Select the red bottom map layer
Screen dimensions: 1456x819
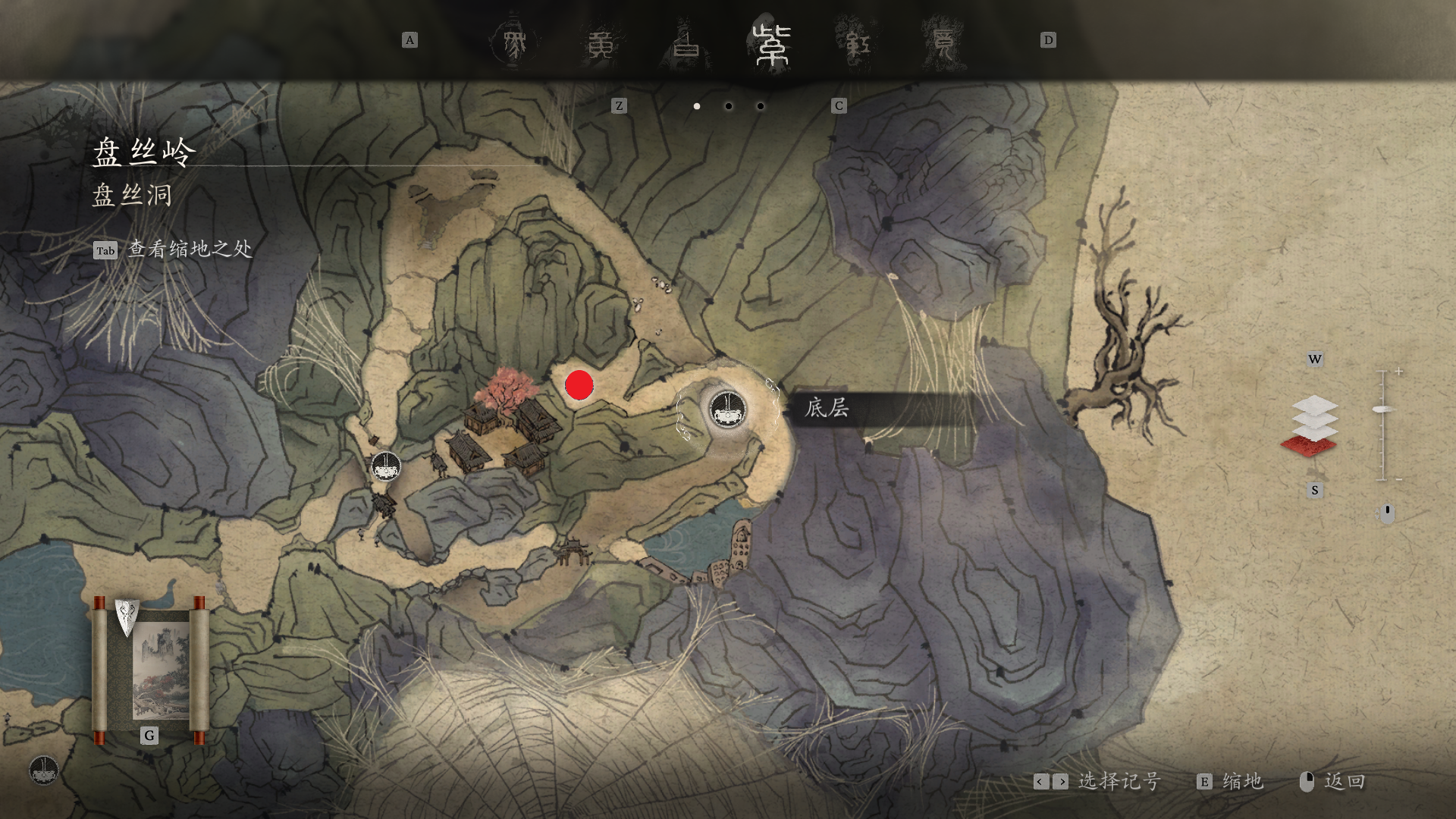[1309, 446]
